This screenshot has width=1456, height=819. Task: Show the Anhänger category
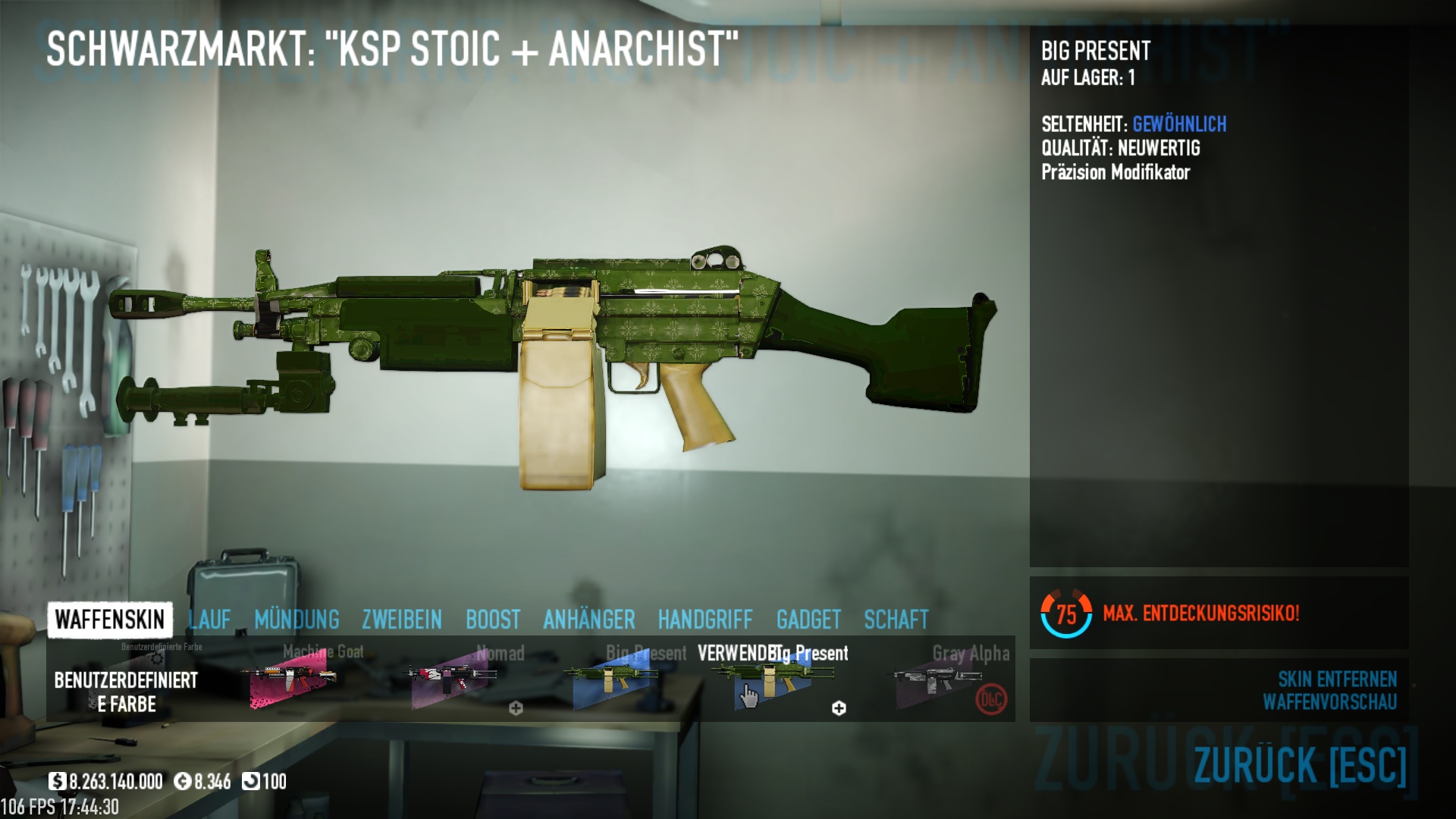(589, 620)
